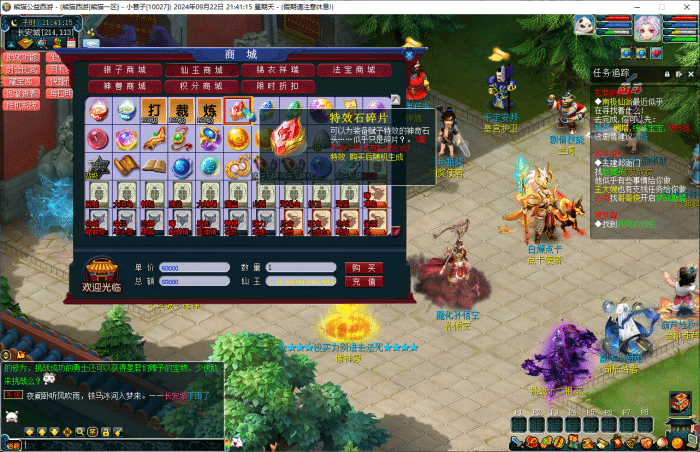Open the 任务追踪 quest tracker header

tap(612, 72)
